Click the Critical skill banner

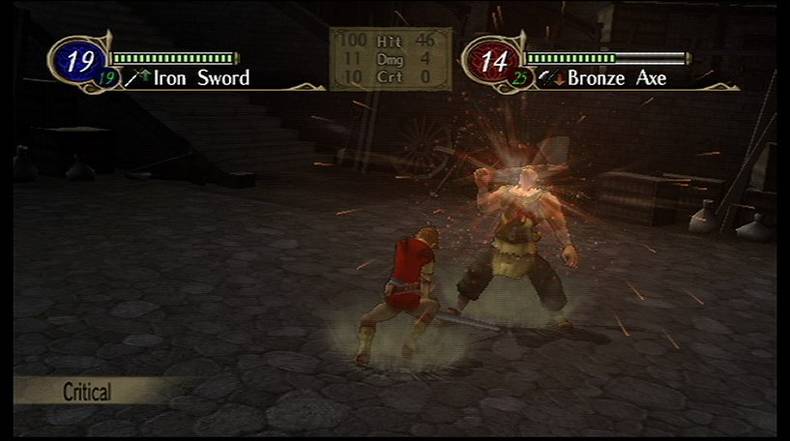[x=88, y=390]
